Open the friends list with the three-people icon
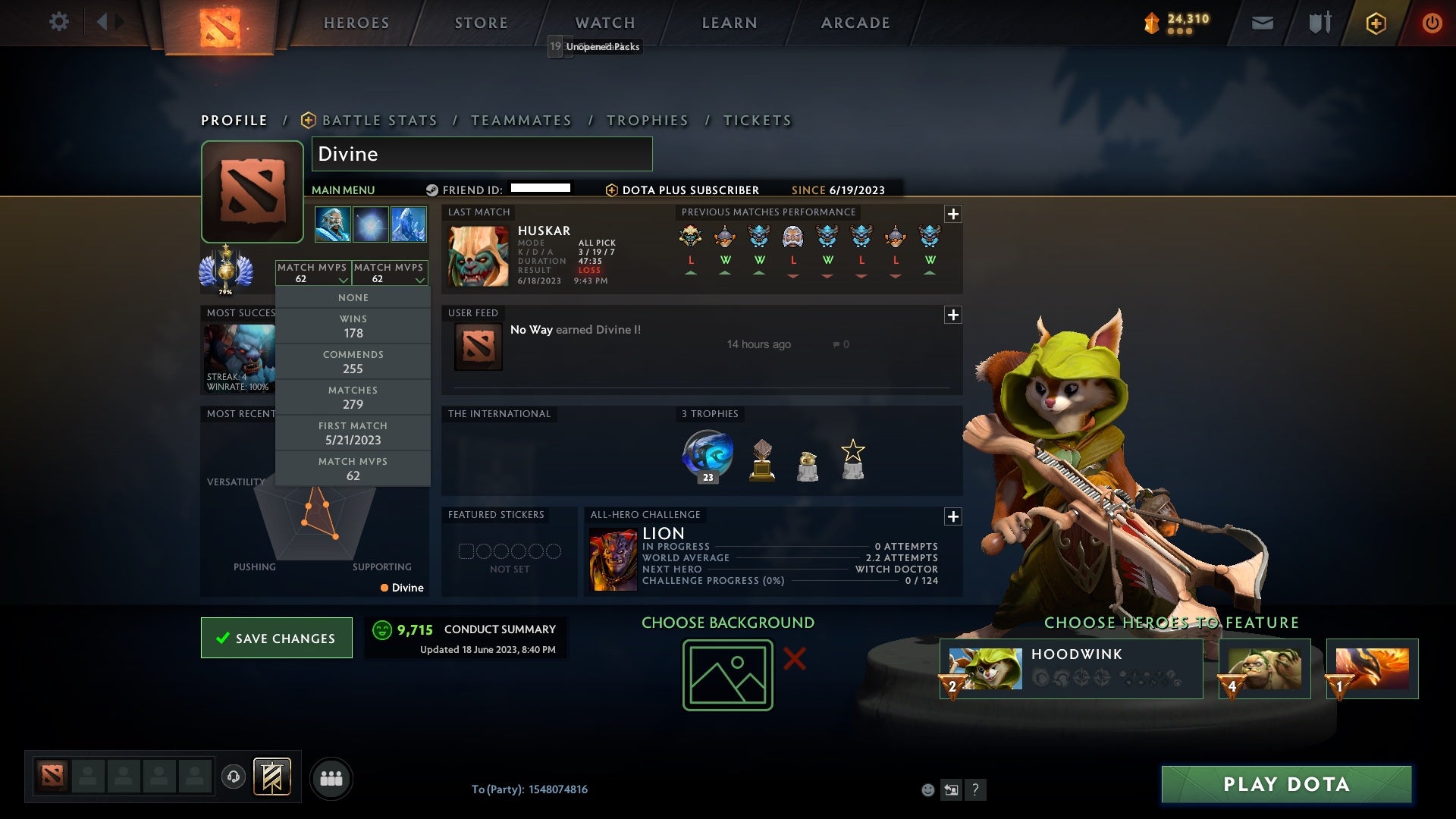Screen dimensions: 1456x819 pyautogui.click(x=331, y=777)
